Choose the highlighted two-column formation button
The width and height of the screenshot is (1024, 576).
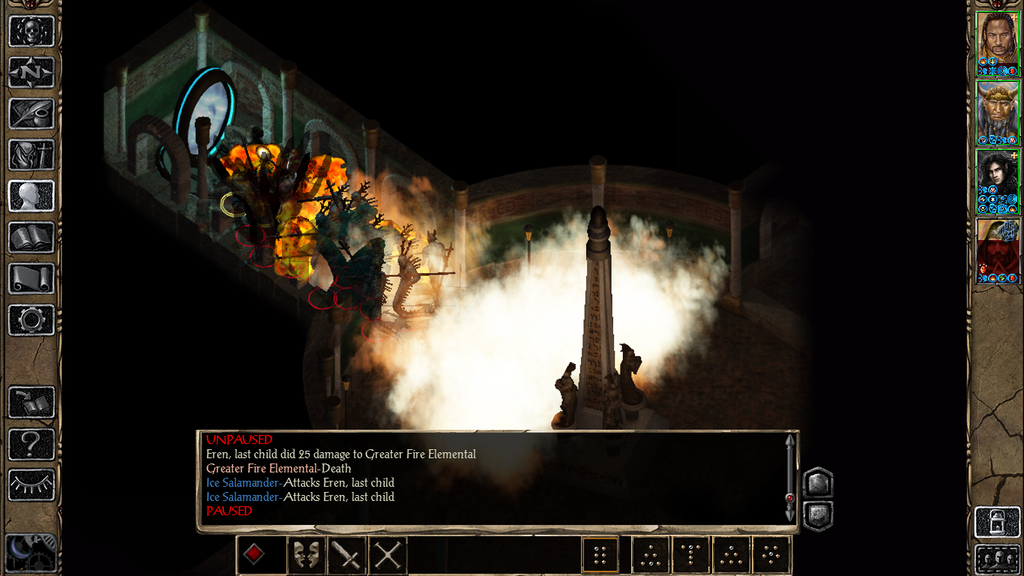point(600,554)
